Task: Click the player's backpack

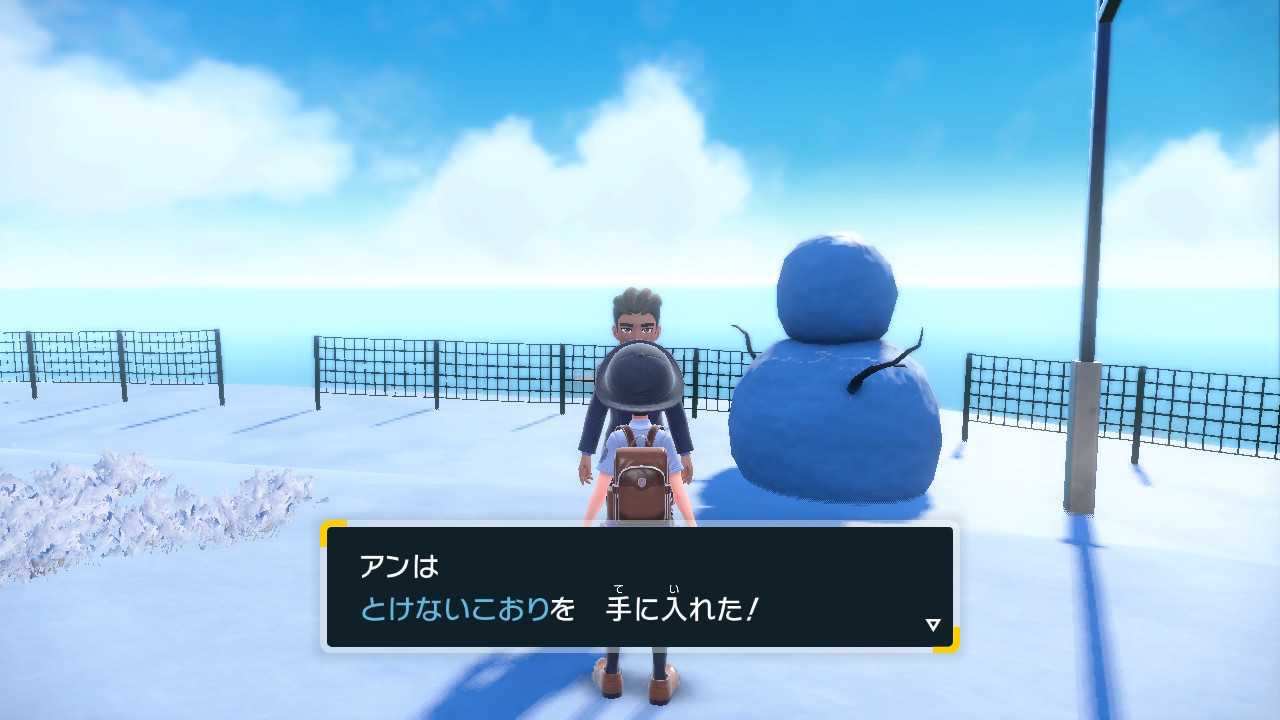Action: pos(640,475)
